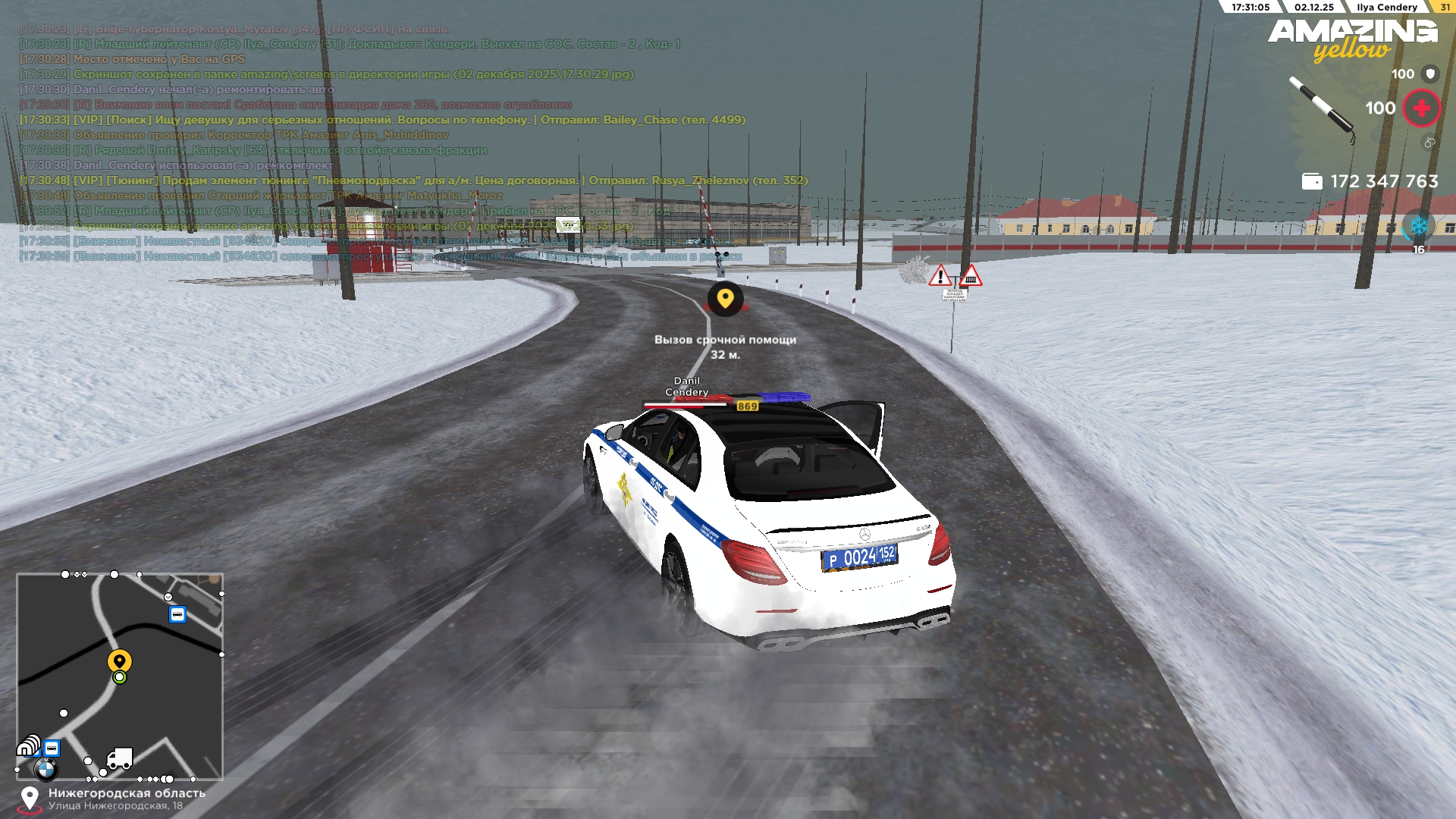Click the red cross health icon
The height and width of the screenshot is (819, 1456).
pyautogui.click(x=1421, y=108)
